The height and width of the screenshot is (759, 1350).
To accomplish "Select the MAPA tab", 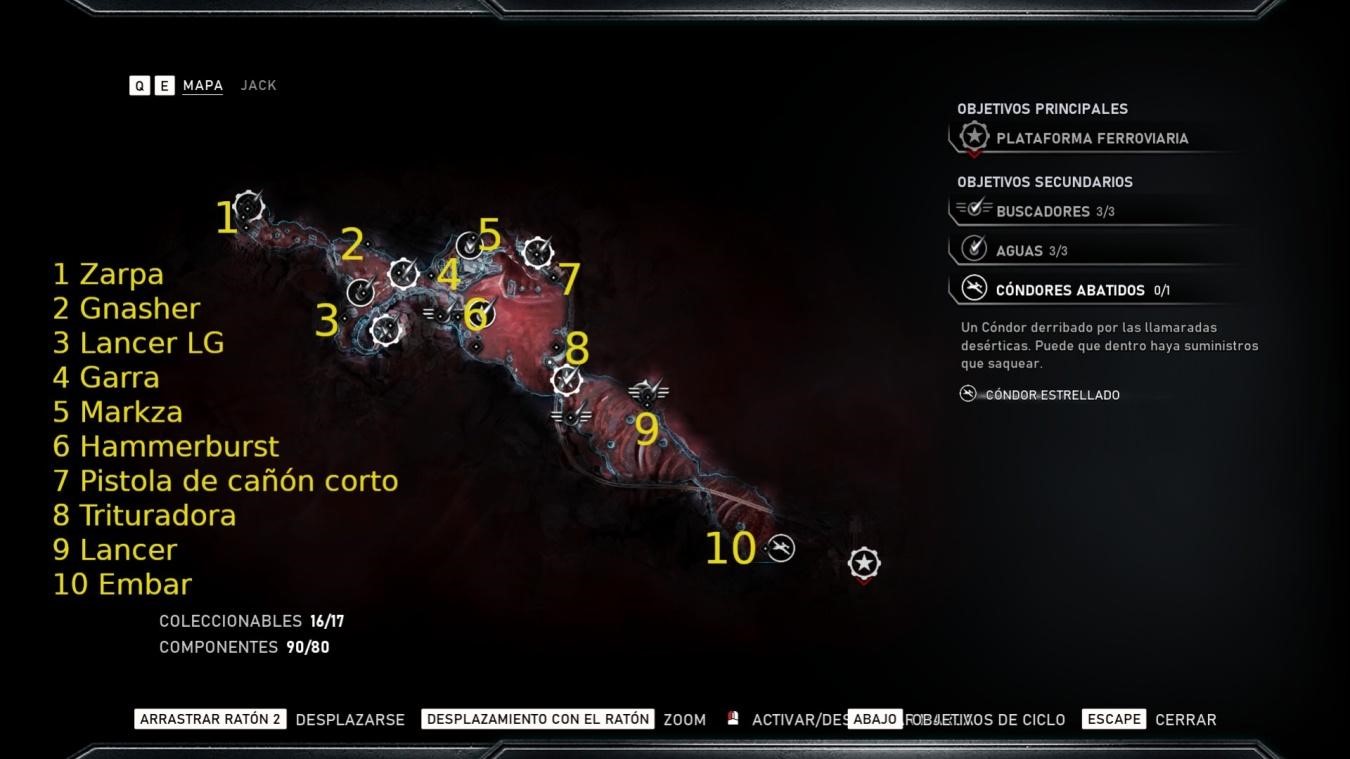I will pos(201,85).
